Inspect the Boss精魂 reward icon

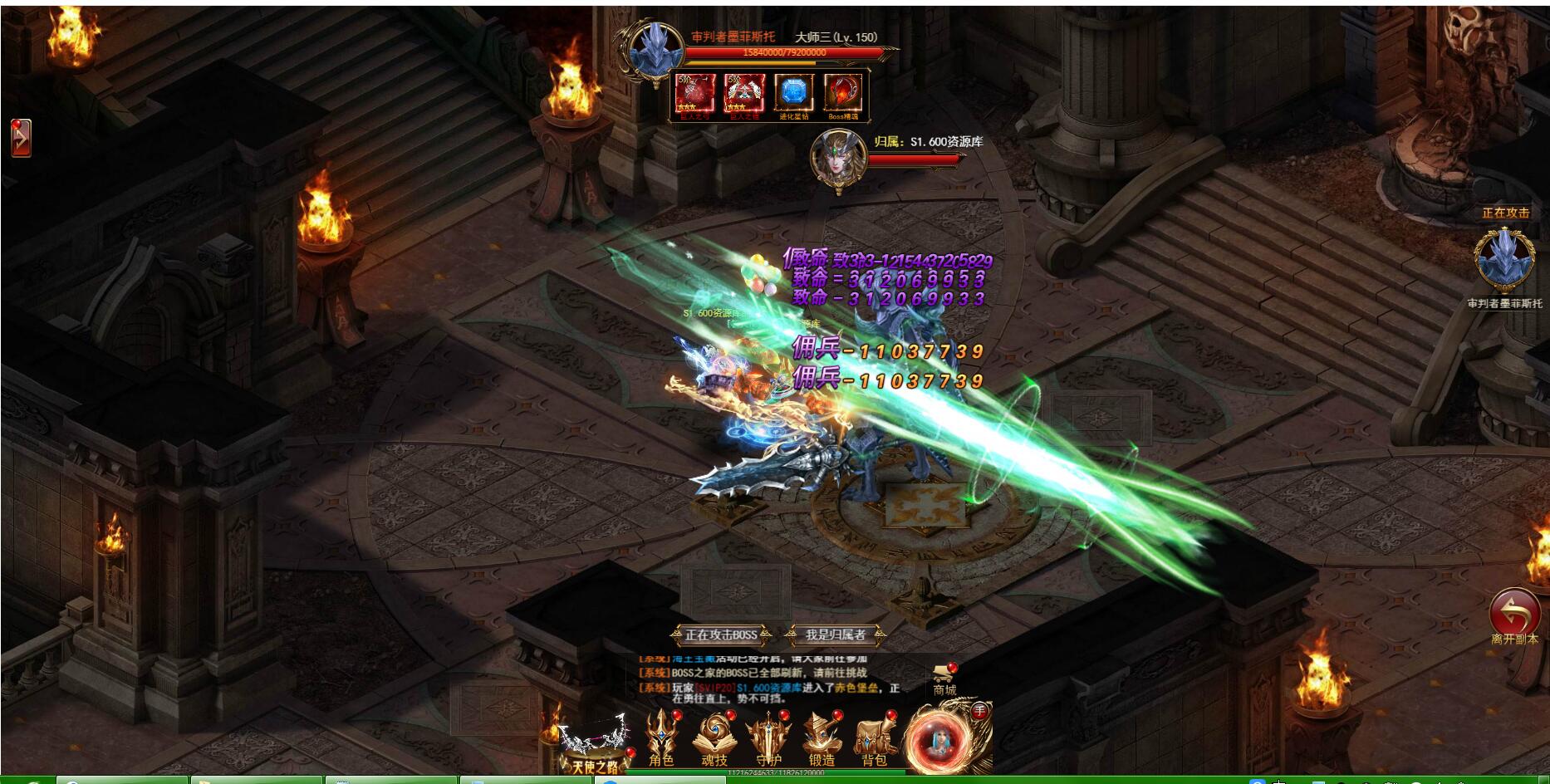point(842,93)
